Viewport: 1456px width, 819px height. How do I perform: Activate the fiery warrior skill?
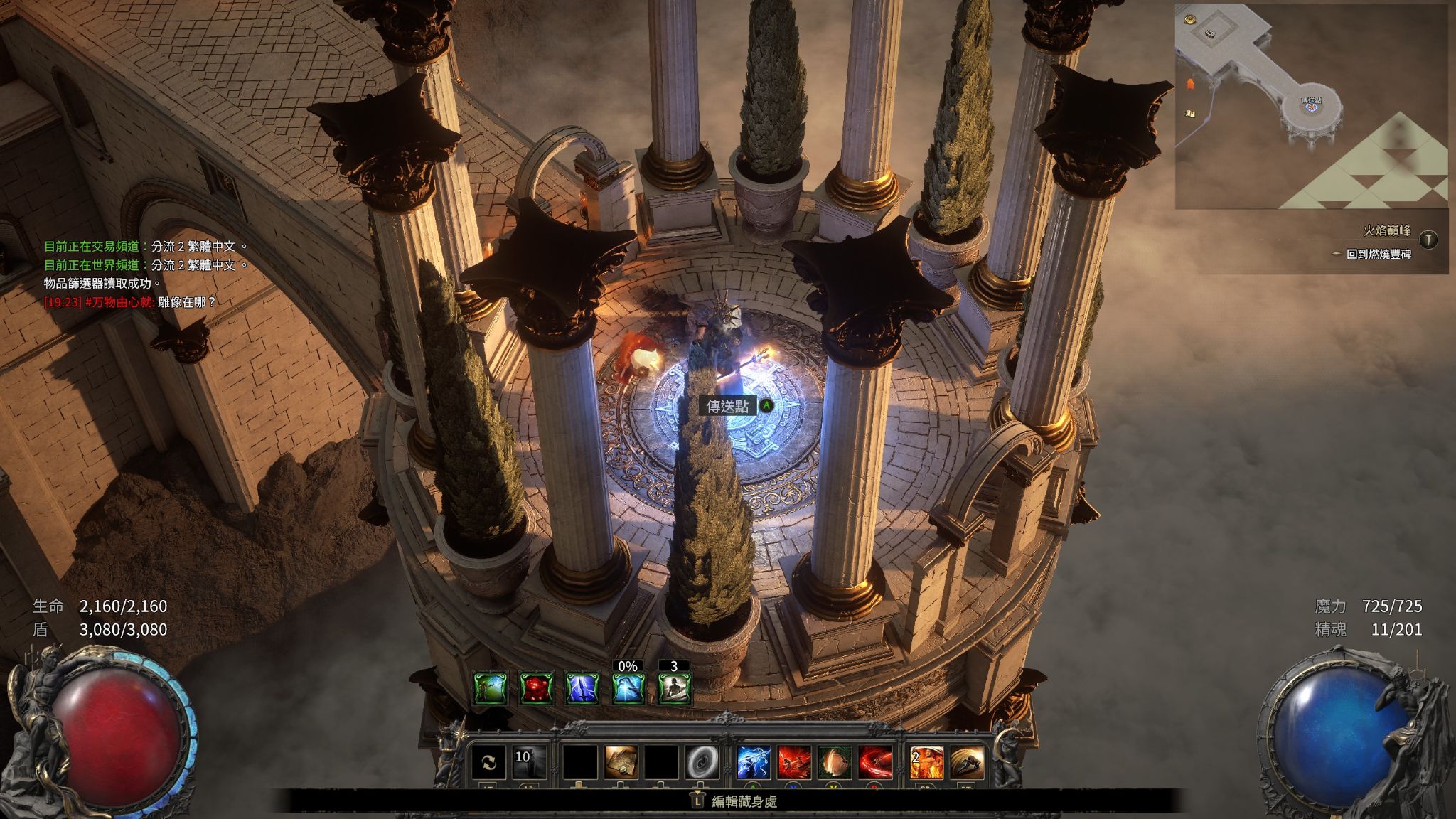[x=927, y=763]
